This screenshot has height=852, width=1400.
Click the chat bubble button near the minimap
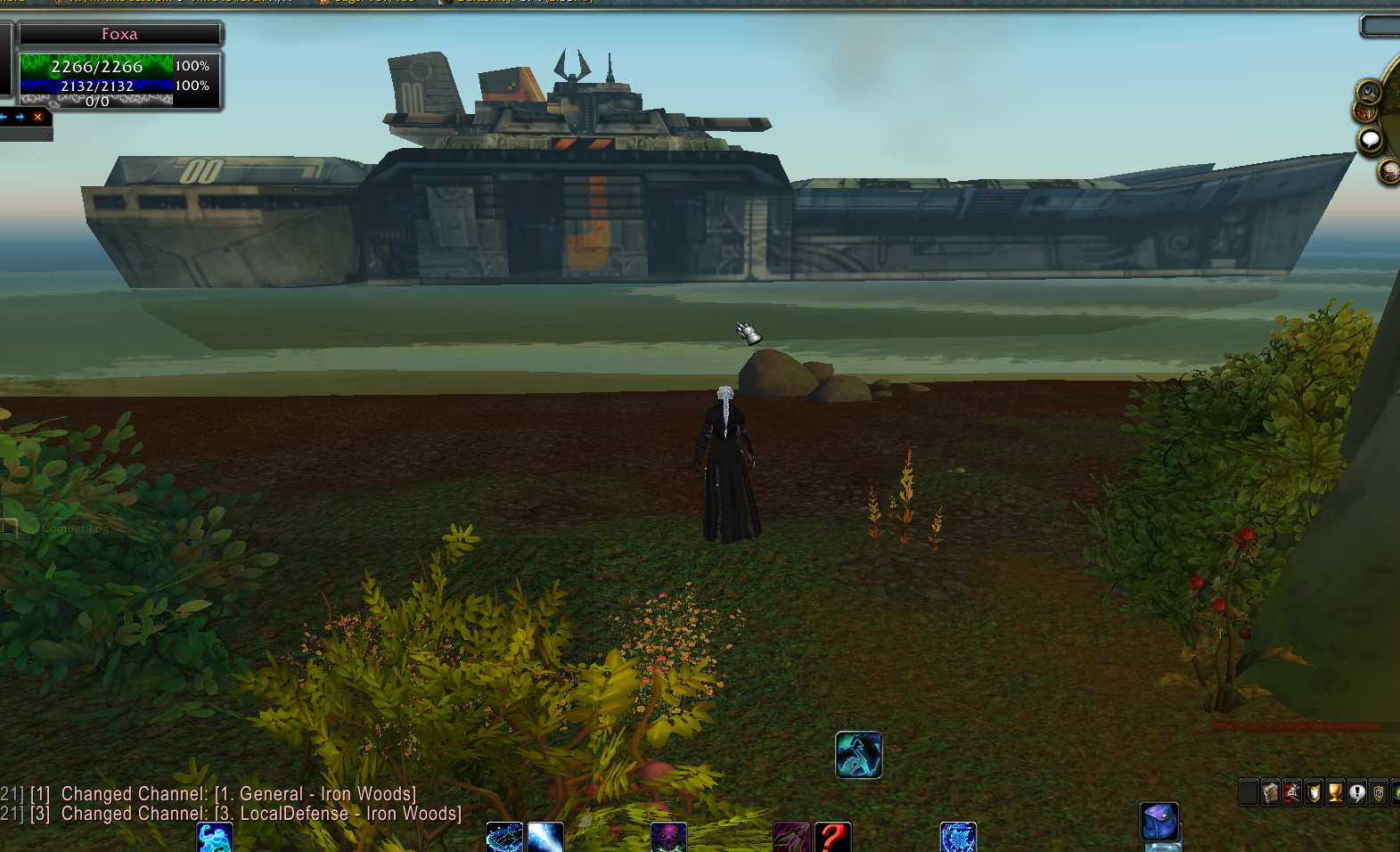(1370, 140)
